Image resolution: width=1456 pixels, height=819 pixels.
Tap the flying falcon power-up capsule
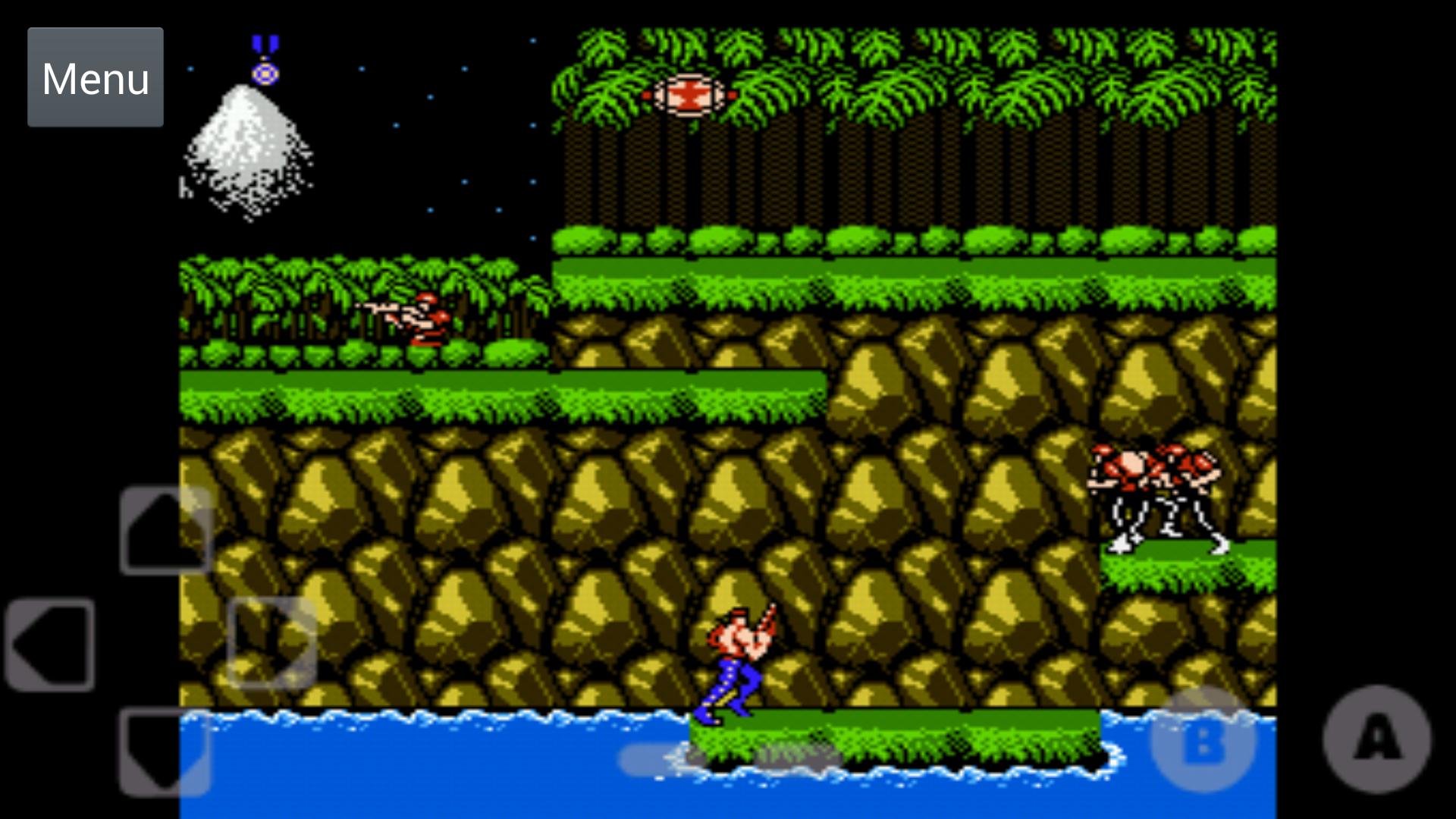click(689, 95)
